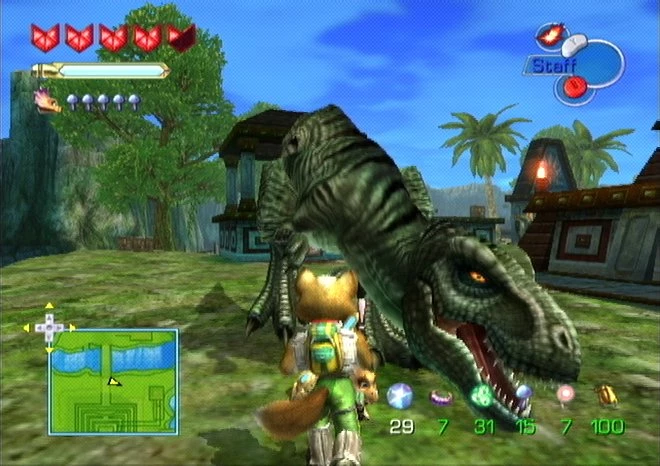Pick the blue star orb item
This screenshot has width=660, height=466.
400,395
